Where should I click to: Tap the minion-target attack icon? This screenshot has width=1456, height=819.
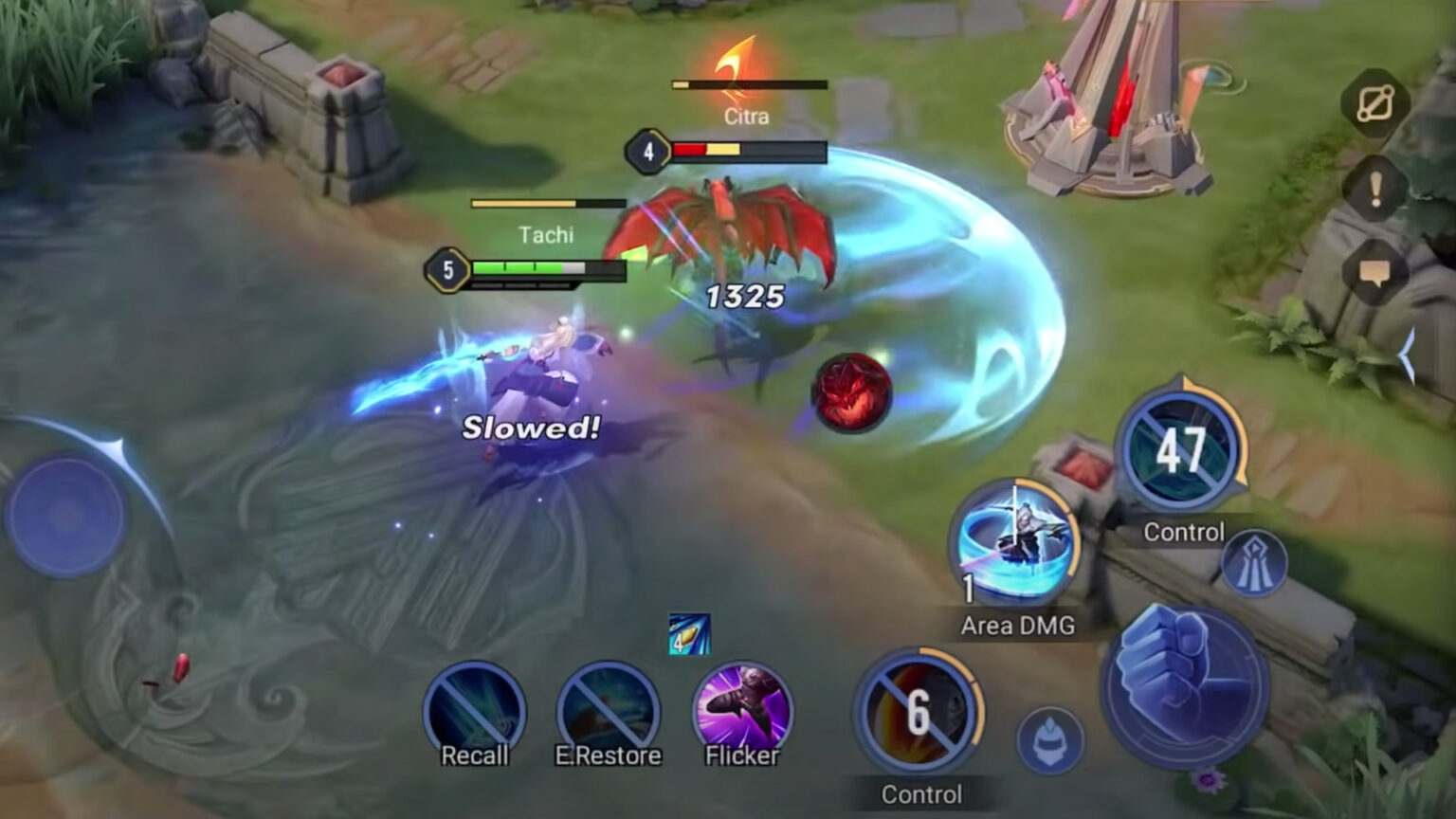pyautogui.click(x=1049, y=739)
